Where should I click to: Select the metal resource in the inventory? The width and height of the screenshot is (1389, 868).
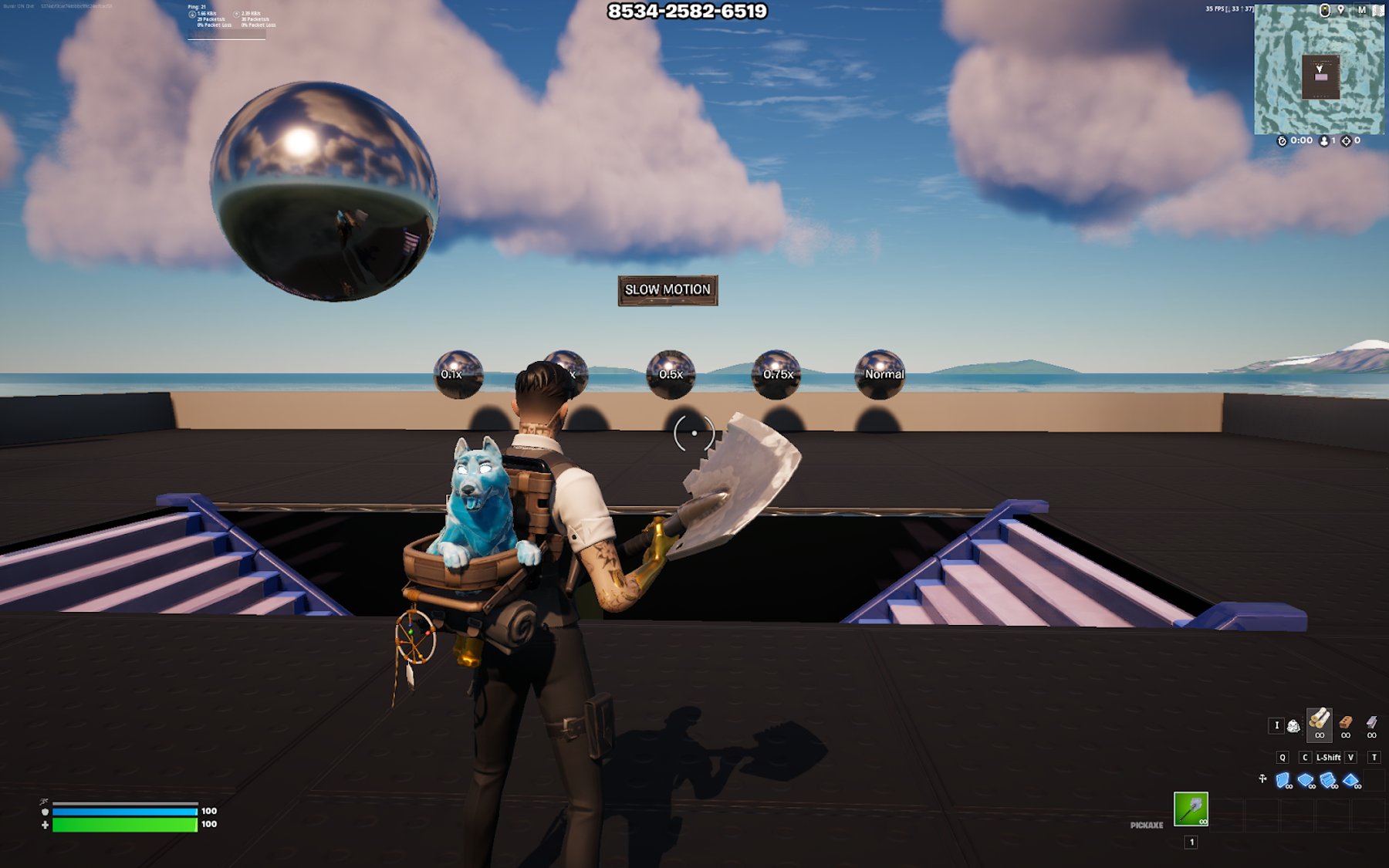click(x=1371, y=723)
